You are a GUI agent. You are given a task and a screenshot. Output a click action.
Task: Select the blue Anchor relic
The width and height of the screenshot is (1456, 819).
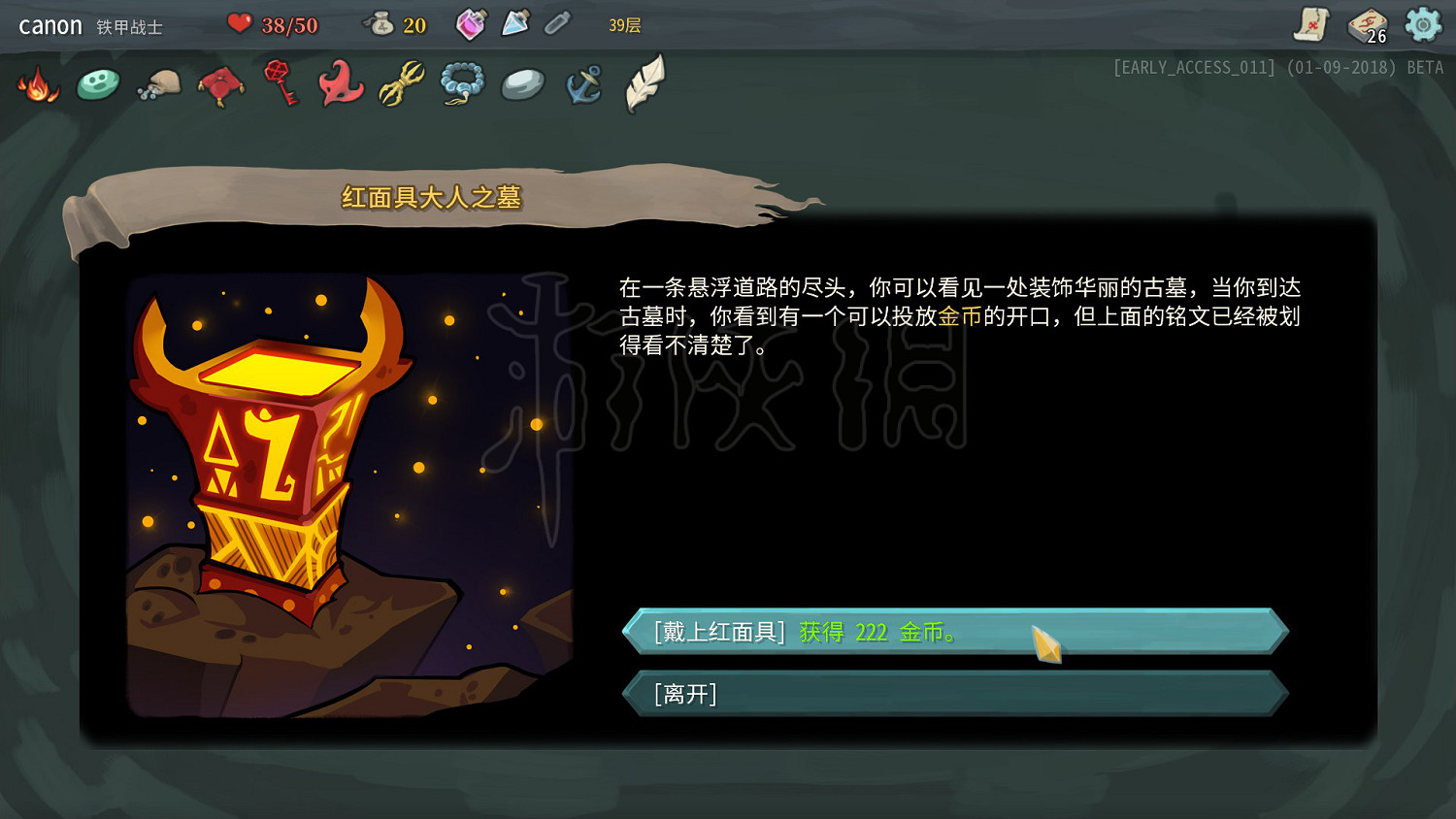(x=582, y=84)
